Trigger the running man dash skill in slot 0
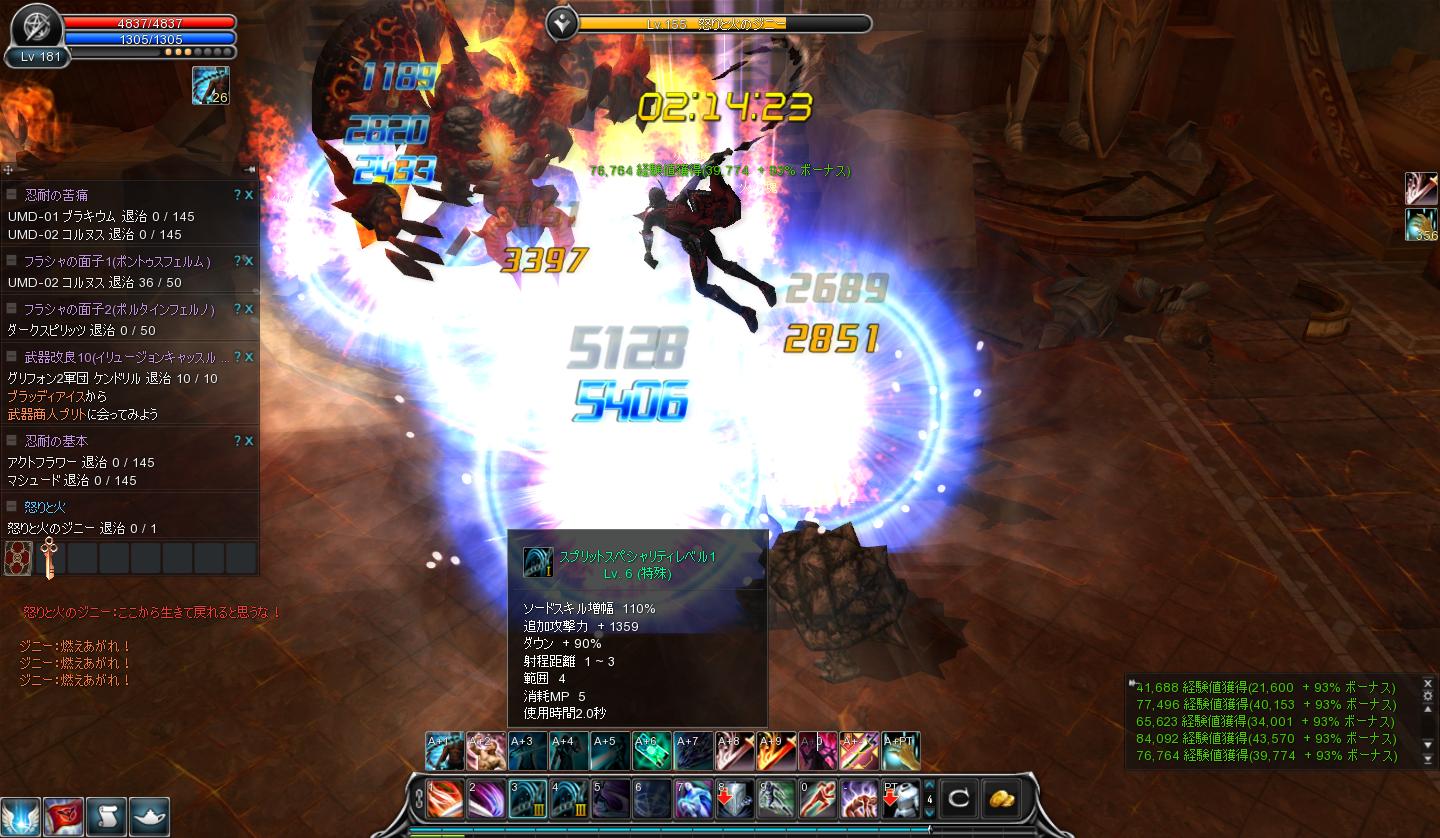The height and width of the screenshot is (838, 1440). click(817, 799)
